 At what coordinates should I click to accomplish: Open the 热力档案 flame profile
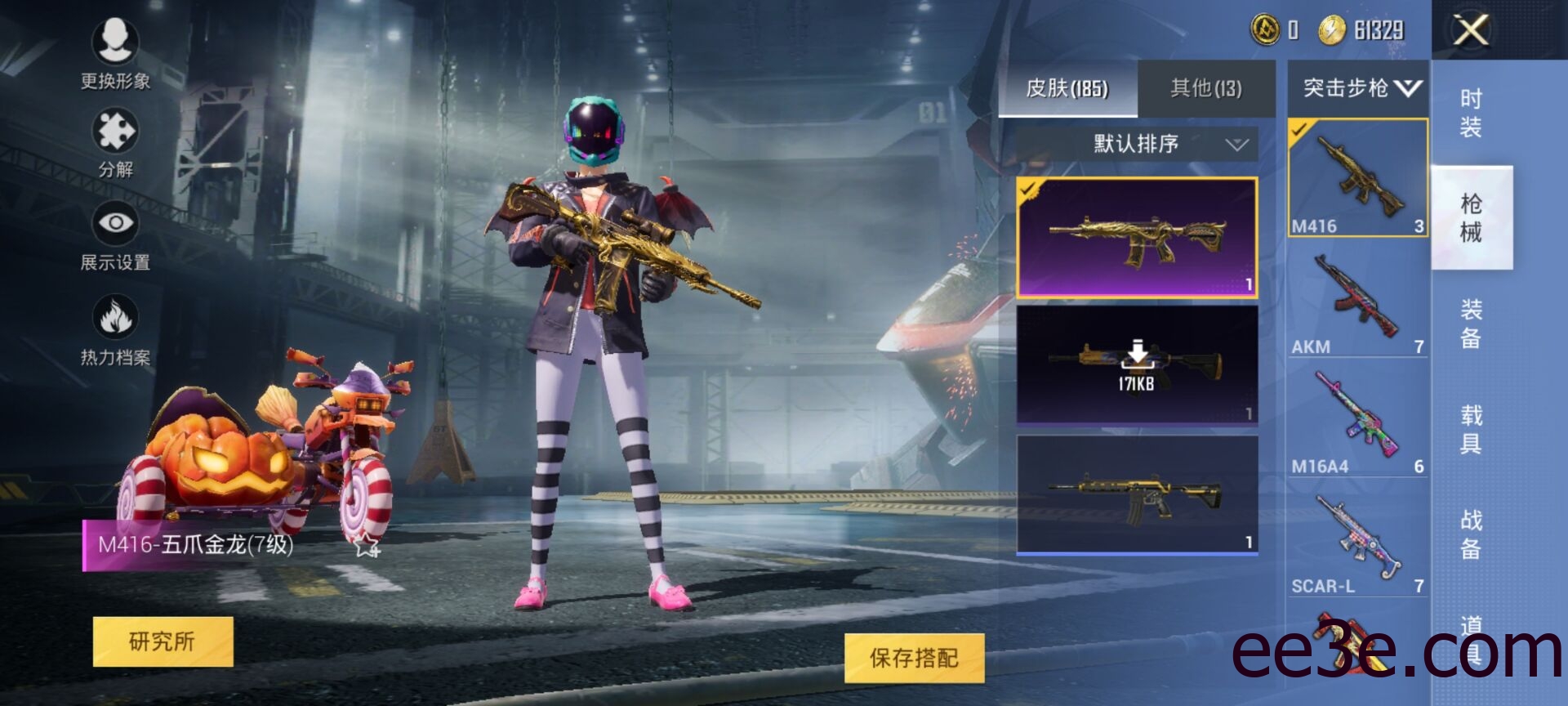[x=115, y=330]
